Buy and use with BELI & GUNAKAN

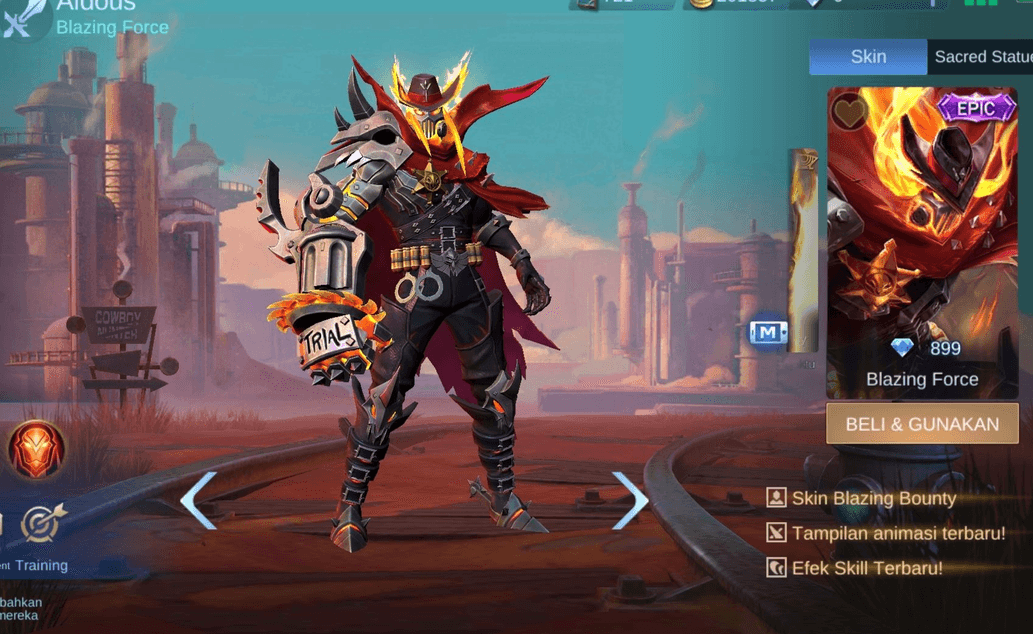922,424
